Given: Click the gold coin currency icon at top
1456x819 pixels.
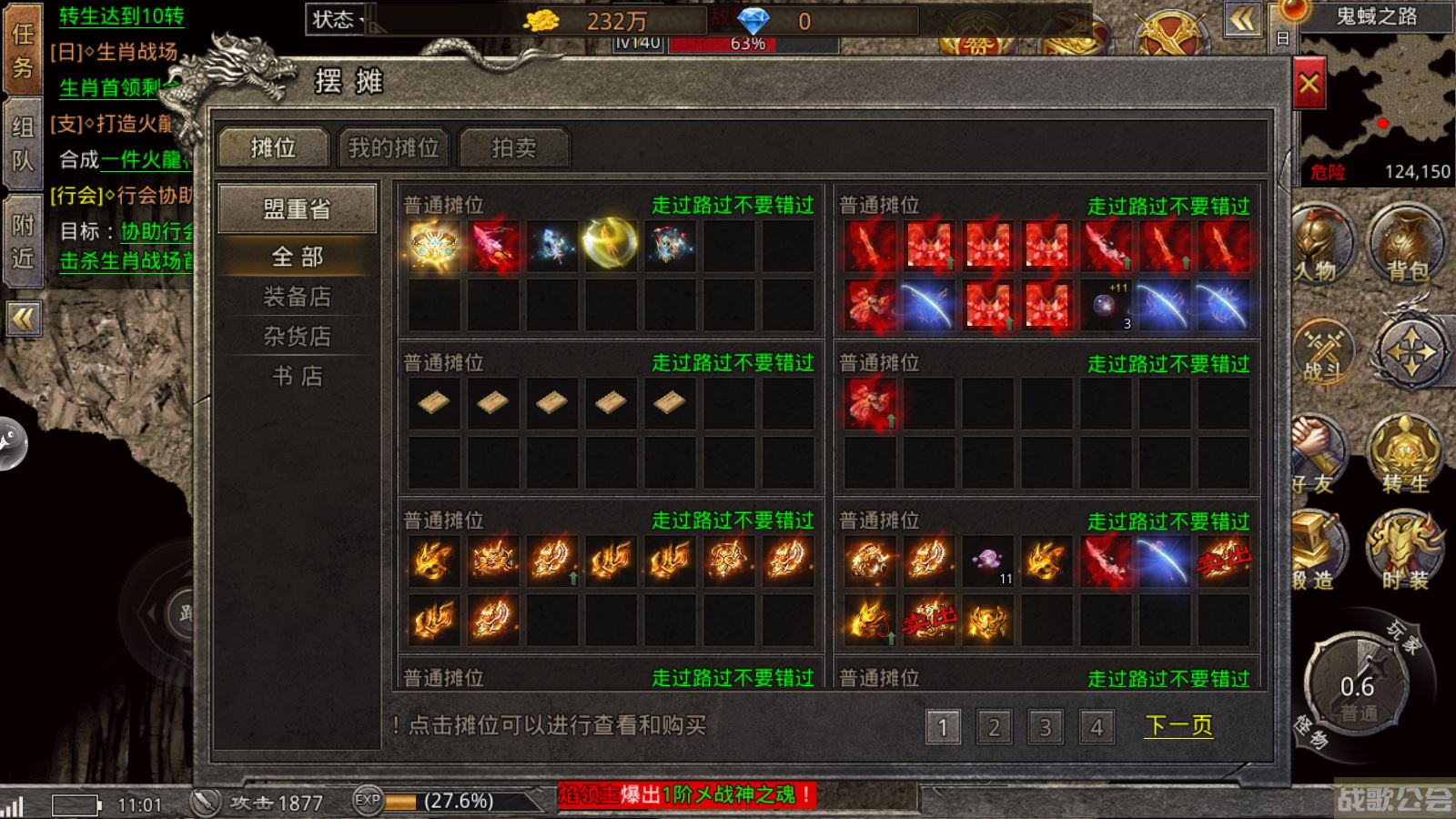Looking at the screenshot, I should [543, 20].
